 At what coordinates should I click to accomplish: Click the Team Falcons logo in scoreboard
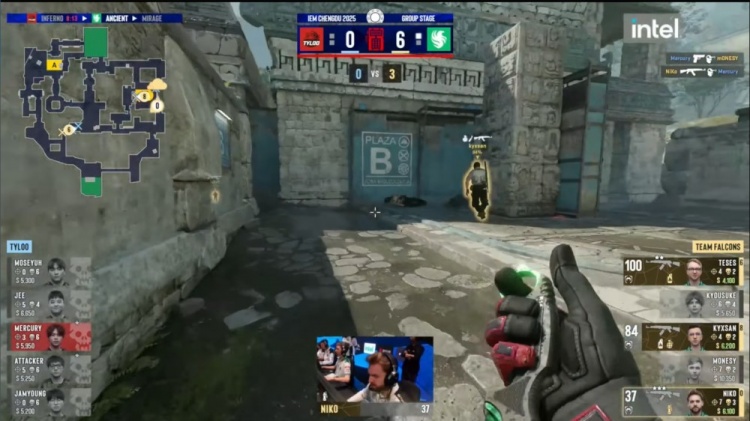(439, 40)
